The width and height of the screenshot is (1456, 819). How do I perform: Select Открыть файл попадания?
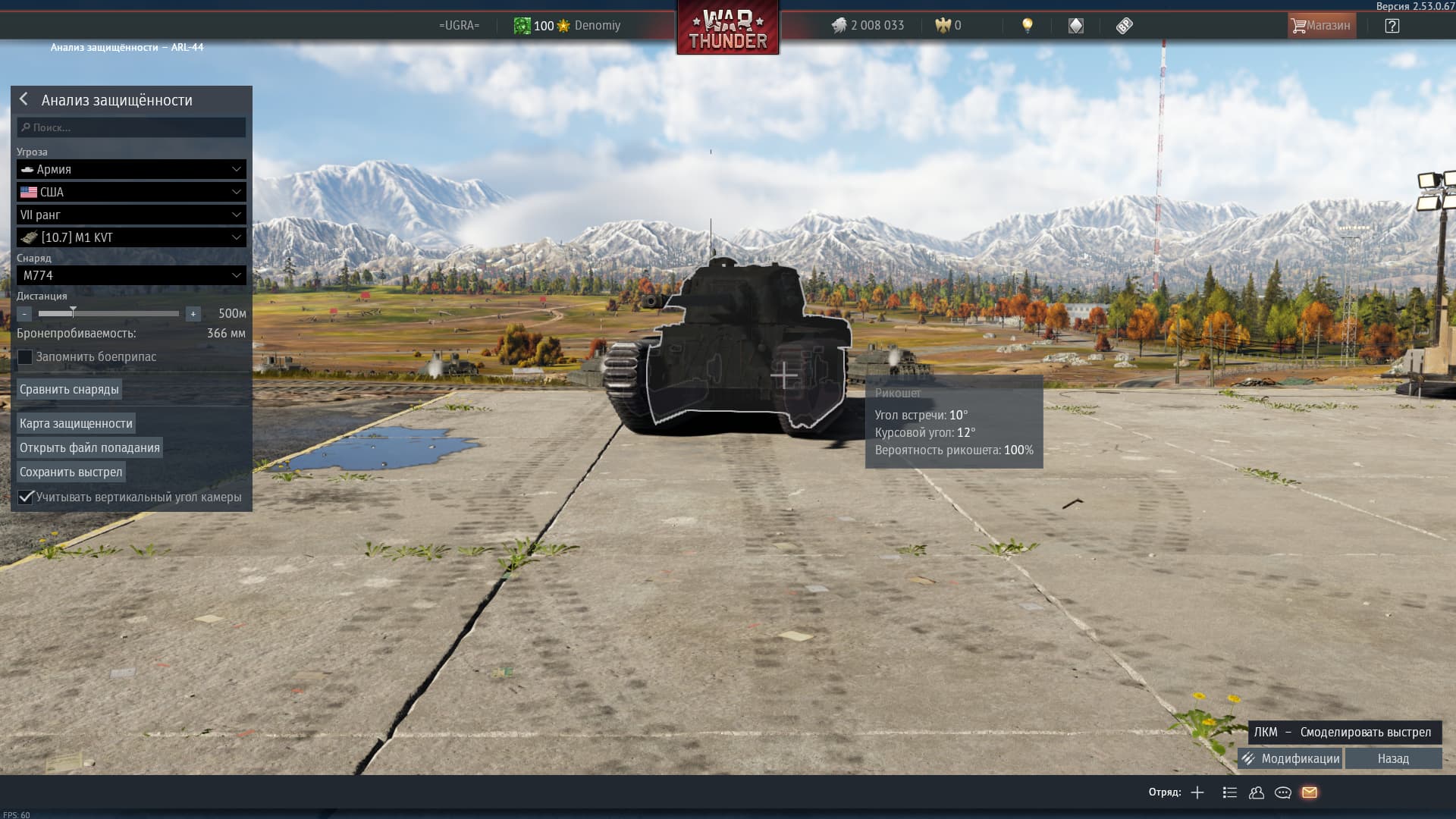(x=89, y=447)
